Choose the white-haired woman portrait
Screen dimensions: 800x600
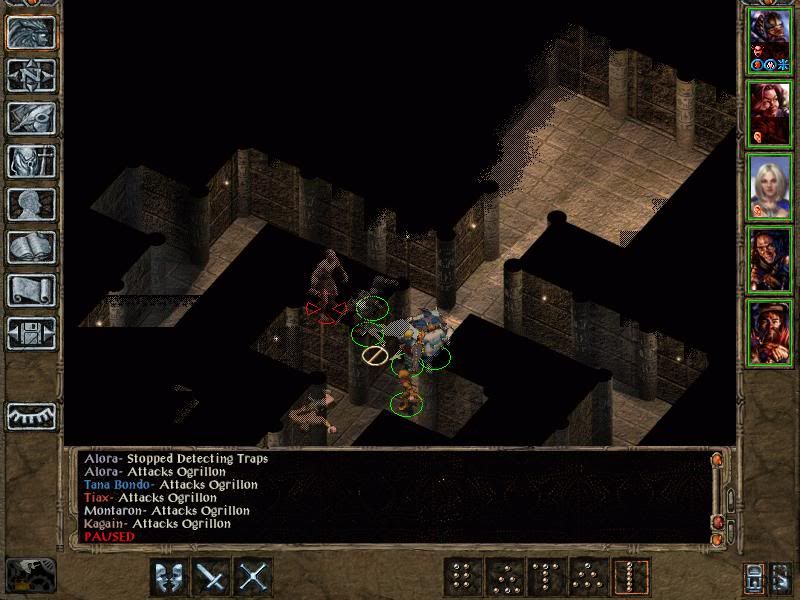coord(769,187)
